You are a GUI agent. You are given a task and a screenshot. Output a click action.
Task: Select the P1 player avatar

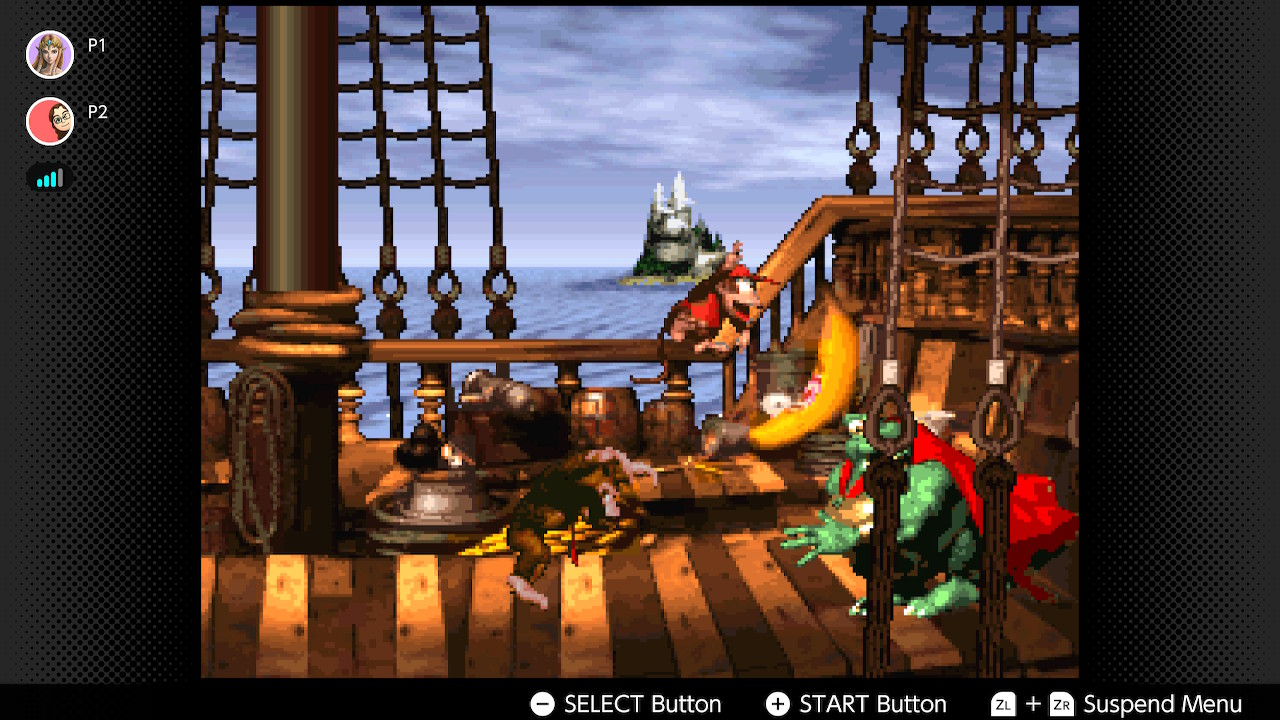click(x=50, y=54)
